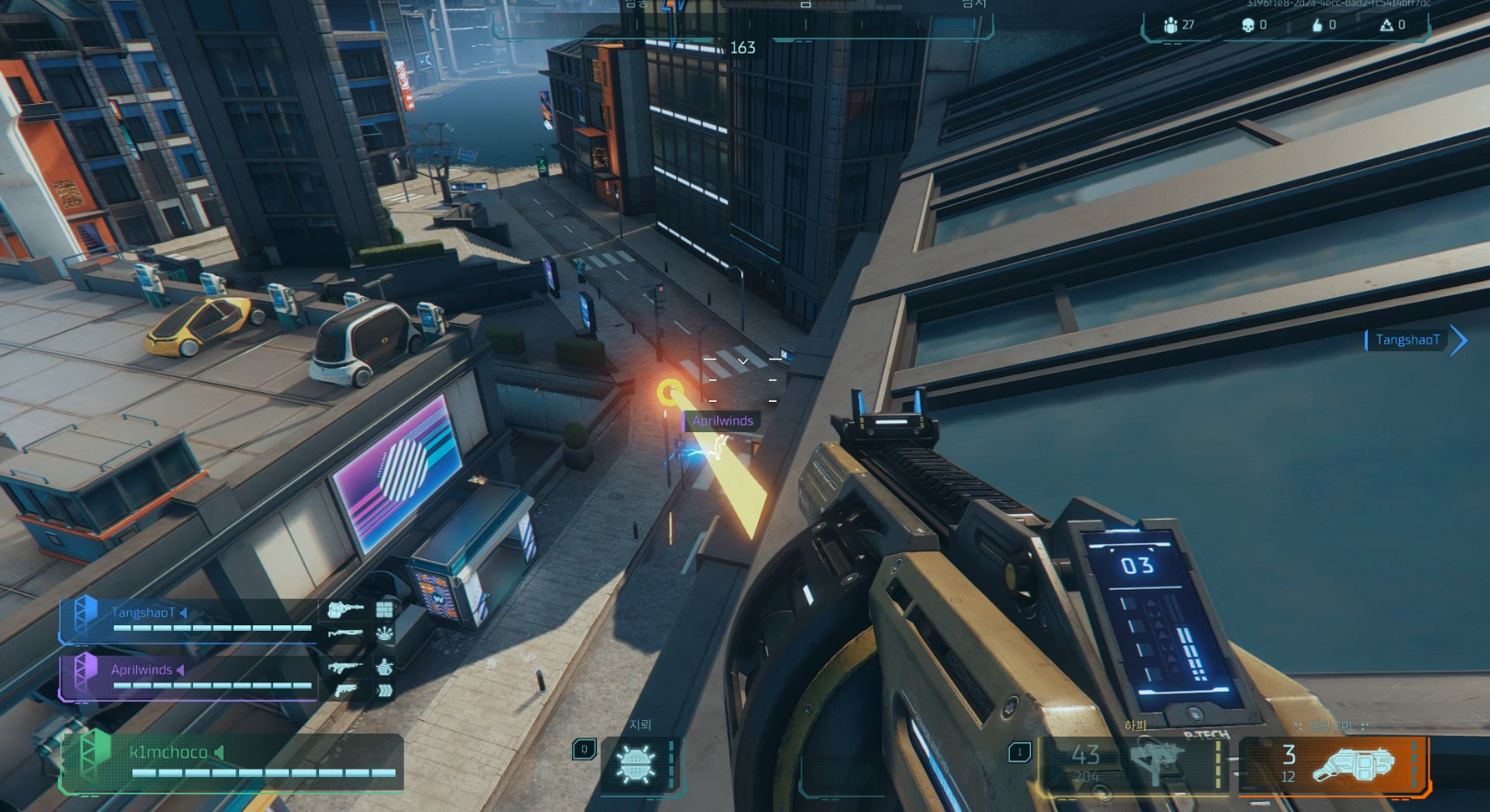Click the Aprilwinds name tag over the teammate
Screen dimensions: 1490x812
722,421
